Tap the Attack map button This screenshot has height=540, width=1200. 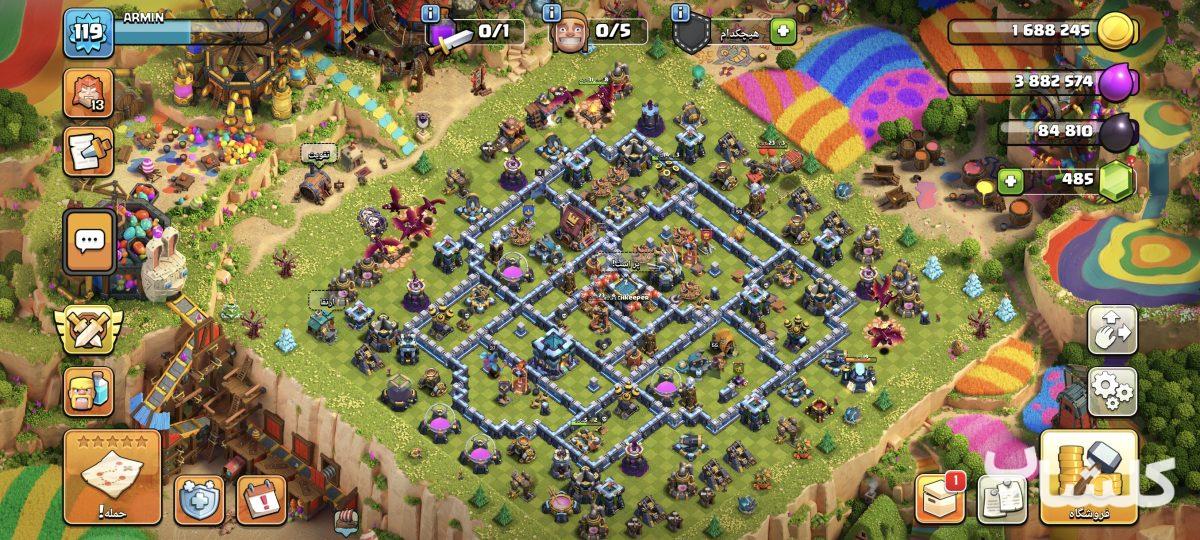pyautogui.click(x=112, y=477)
